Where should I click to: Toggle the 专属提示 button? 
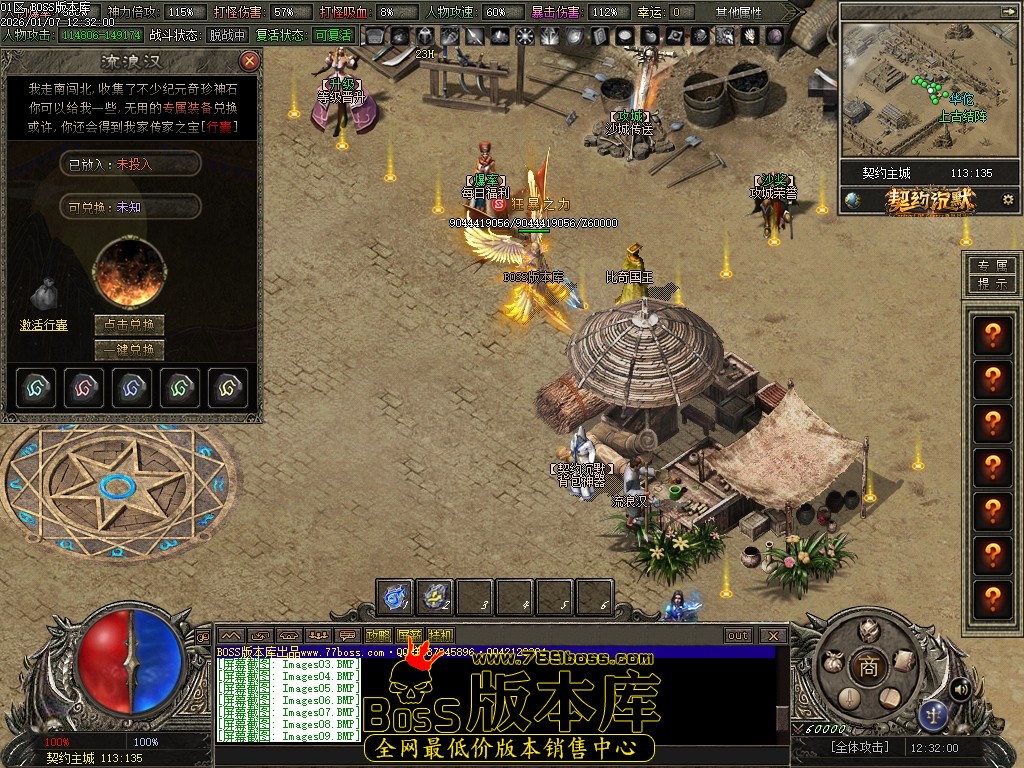pyautogui.click(x=992, y=274)
